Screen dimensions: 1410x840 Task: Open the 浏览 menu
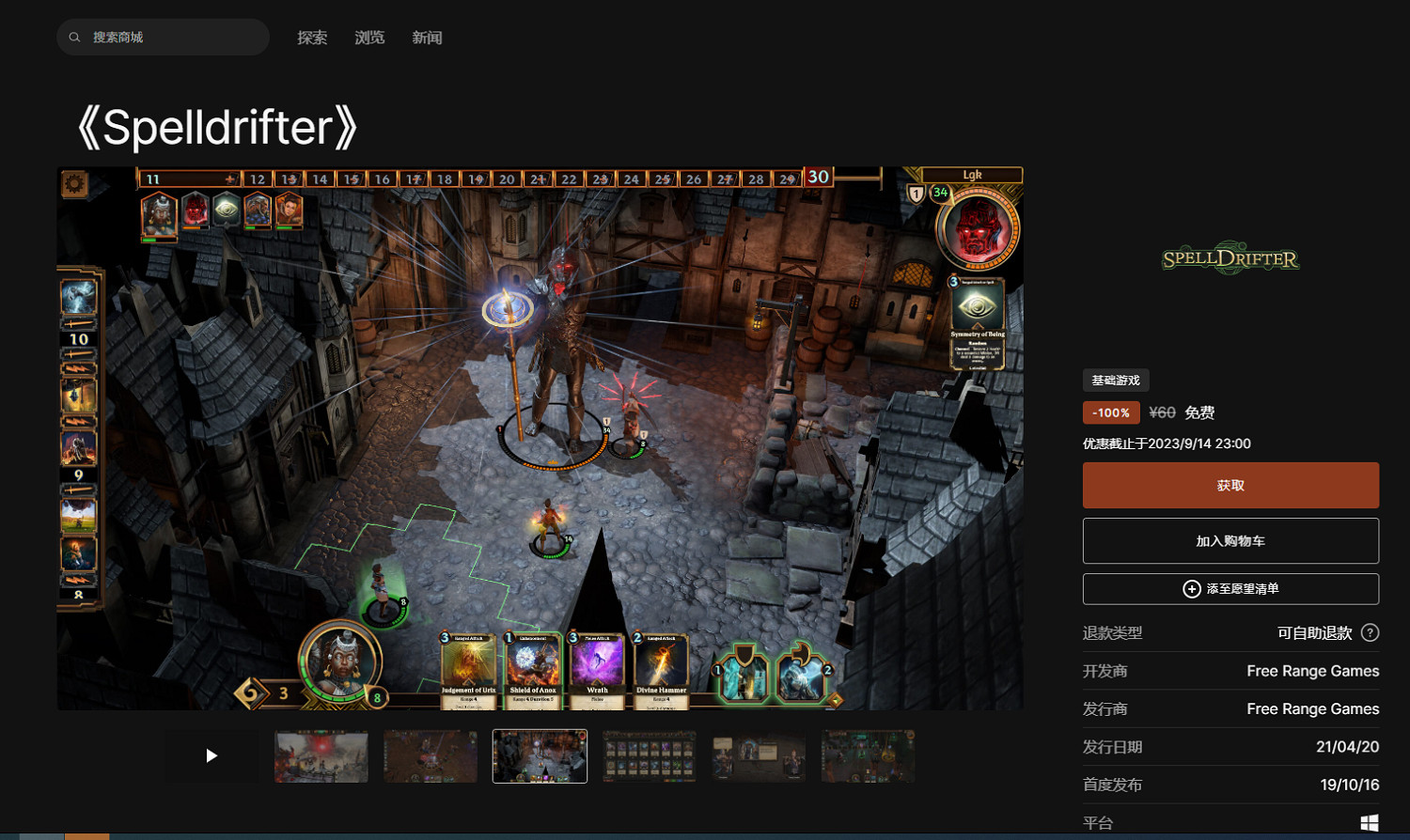pos(369,38)
